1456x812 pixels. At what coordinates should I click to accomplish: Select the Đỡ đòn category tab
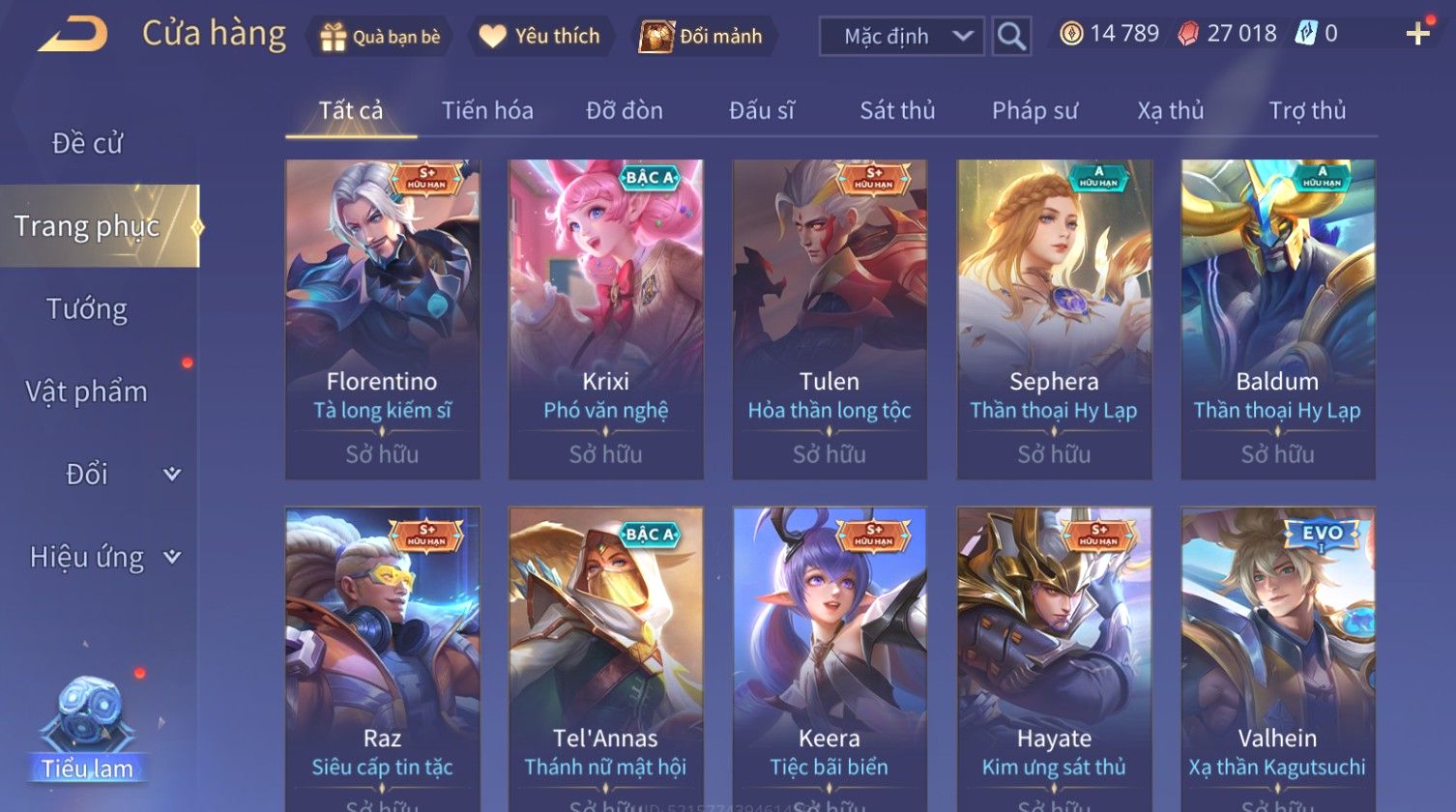[625, 111]
